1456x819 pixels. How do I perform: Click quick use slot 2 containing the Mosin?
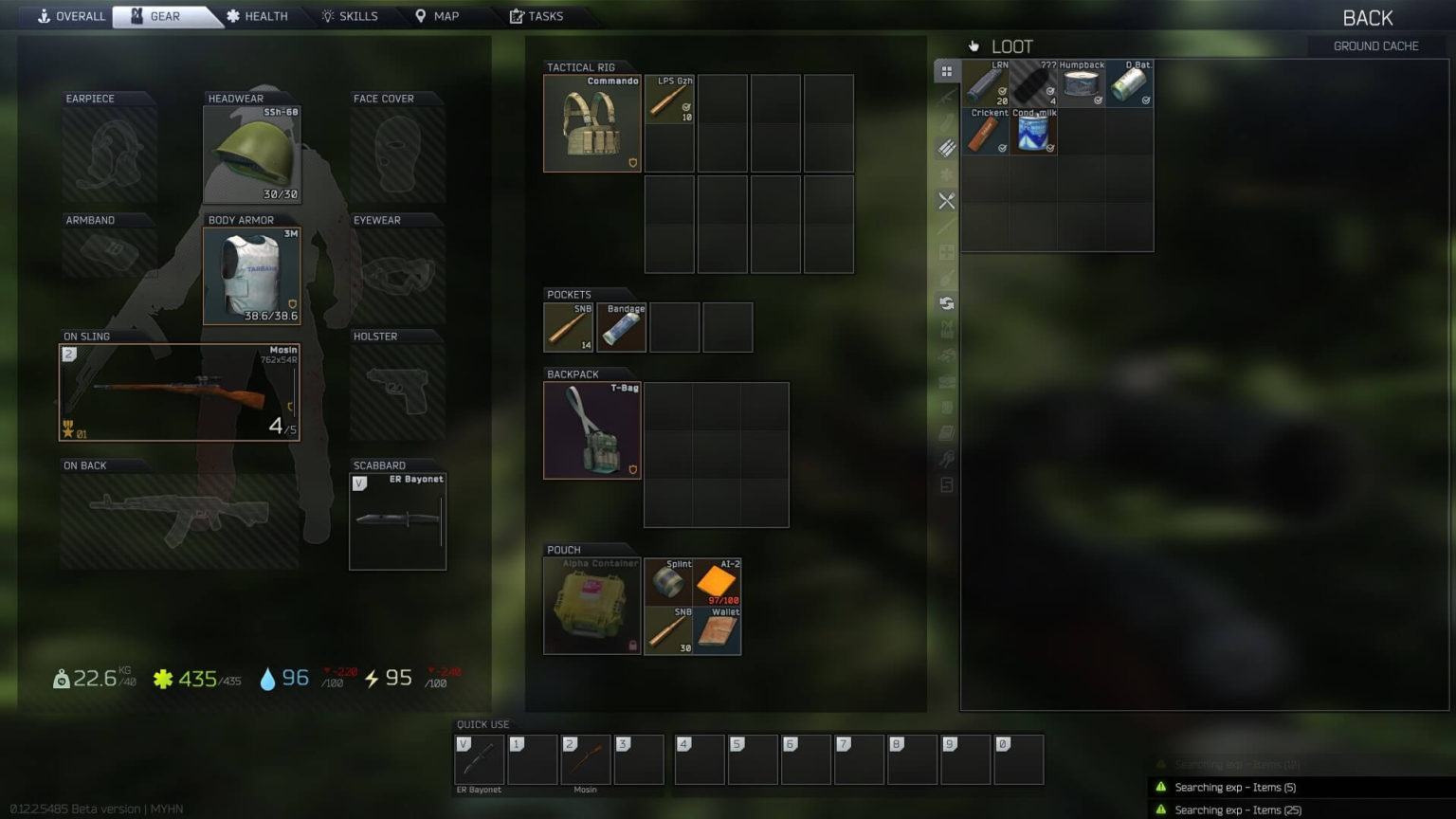click(585, 758)
